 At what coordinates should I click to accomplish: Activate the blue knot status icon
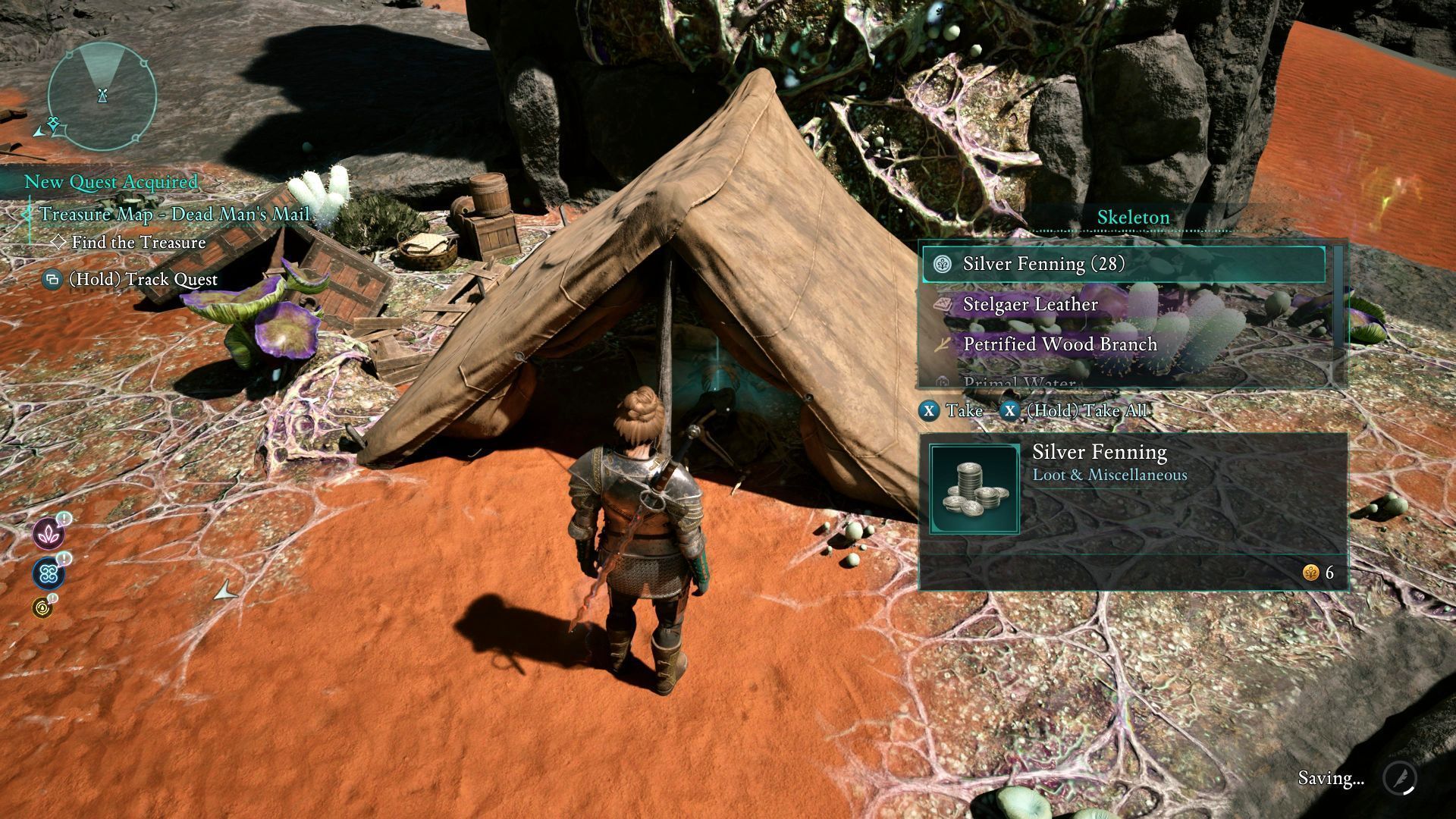click(x=49, y=574)
